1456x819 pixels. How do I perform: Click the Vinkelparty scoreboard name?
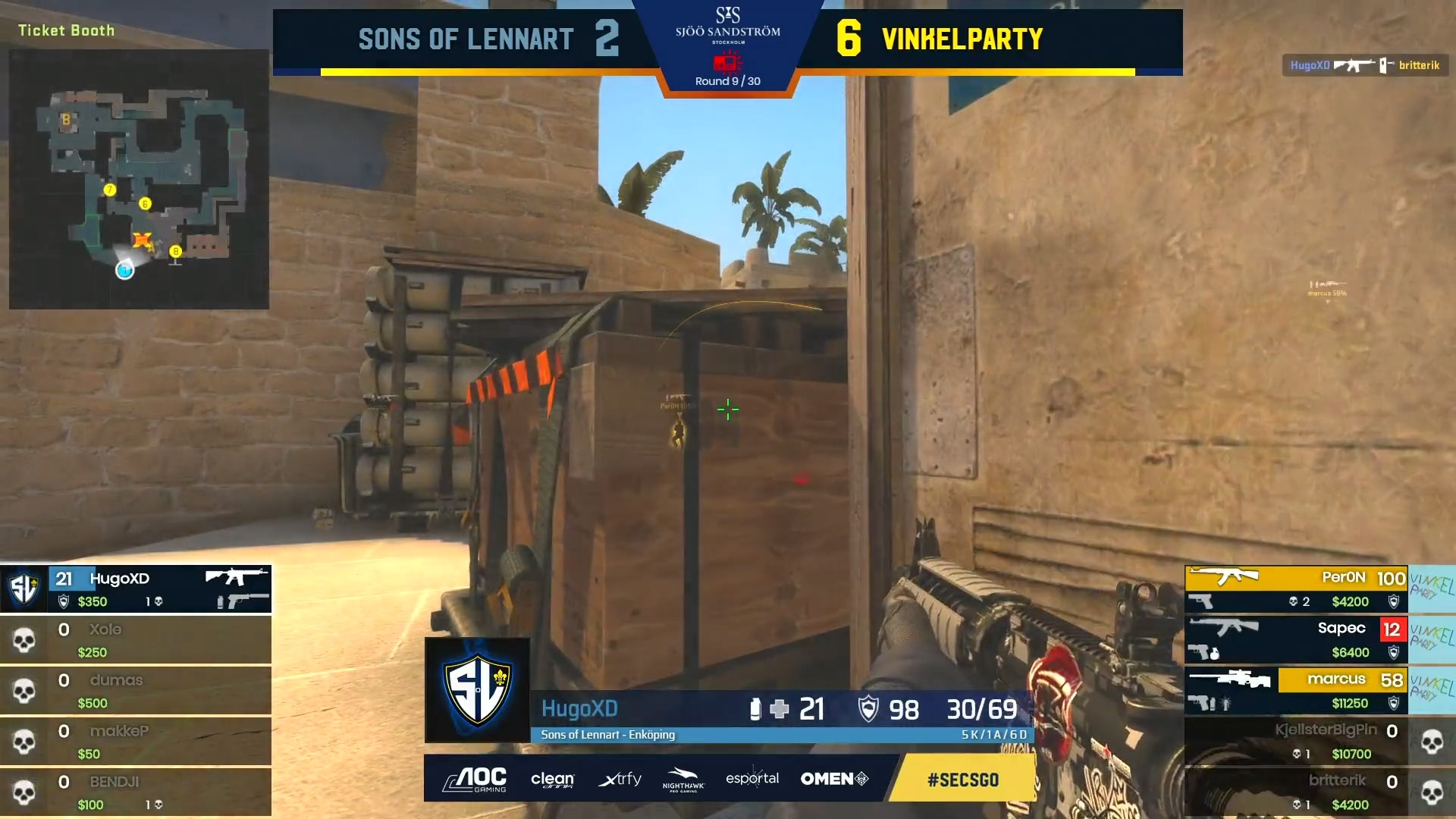tap(962, 39)
